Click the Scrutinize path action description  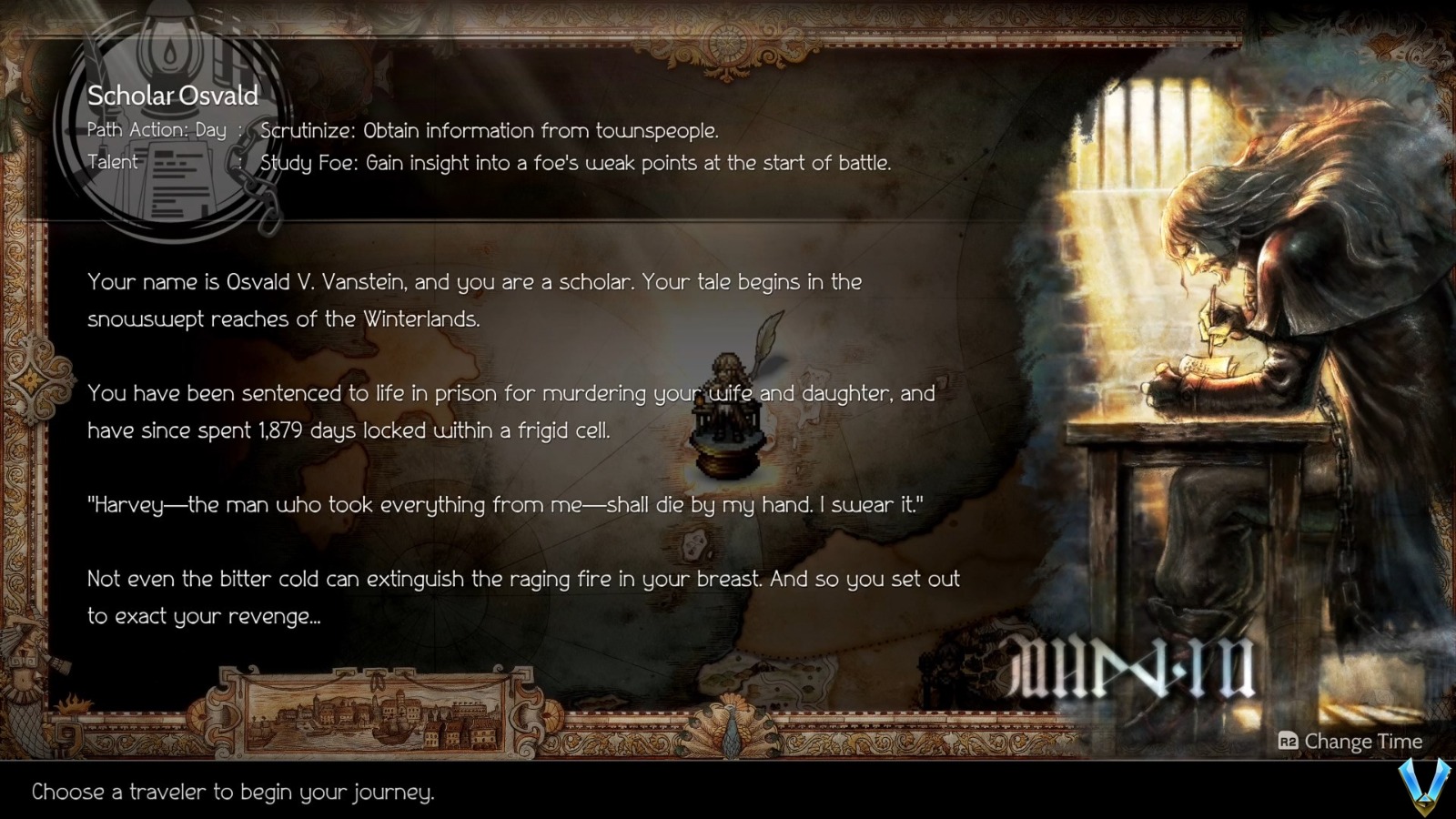point(489,130)
